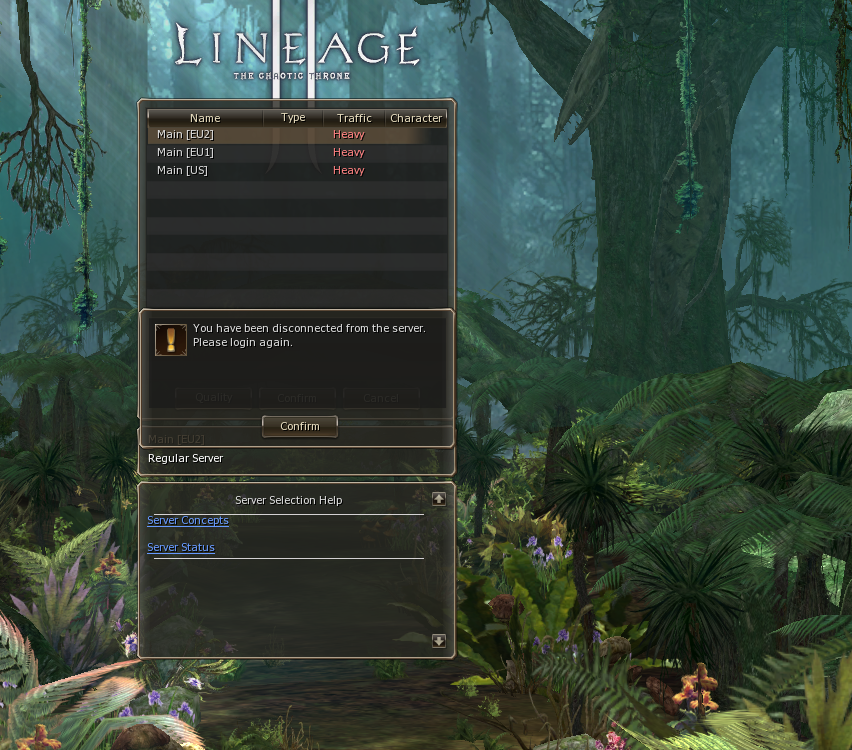Open the Server Concepts help link

188,521
